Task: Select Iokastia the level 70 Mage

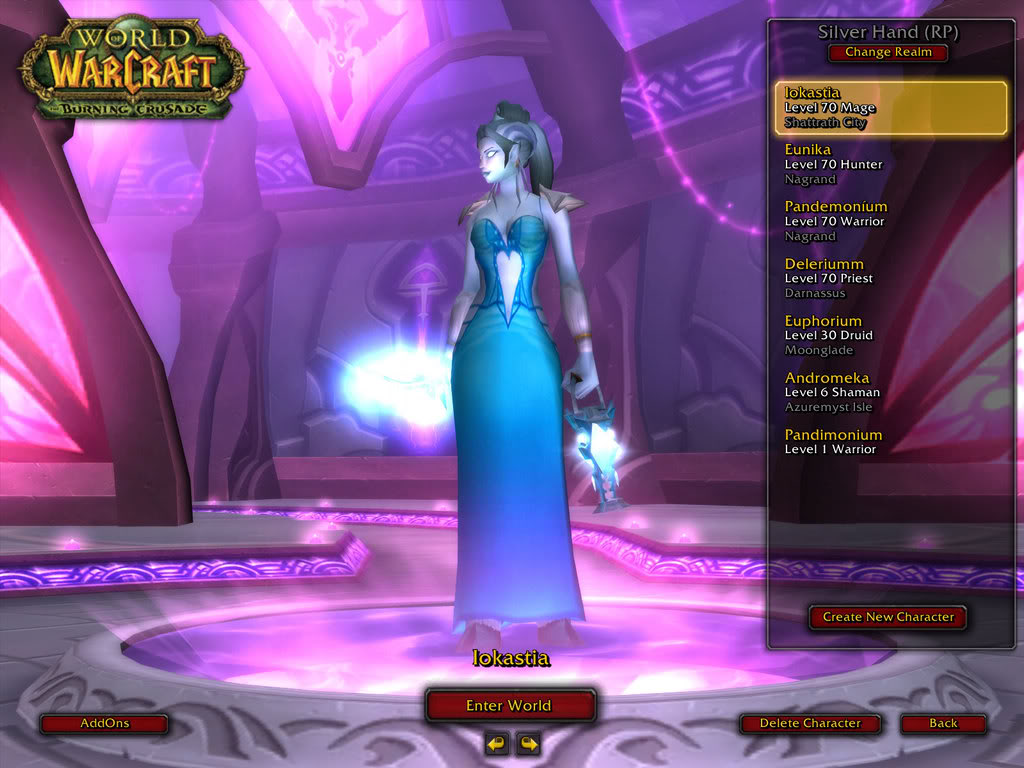Action: 890,108
